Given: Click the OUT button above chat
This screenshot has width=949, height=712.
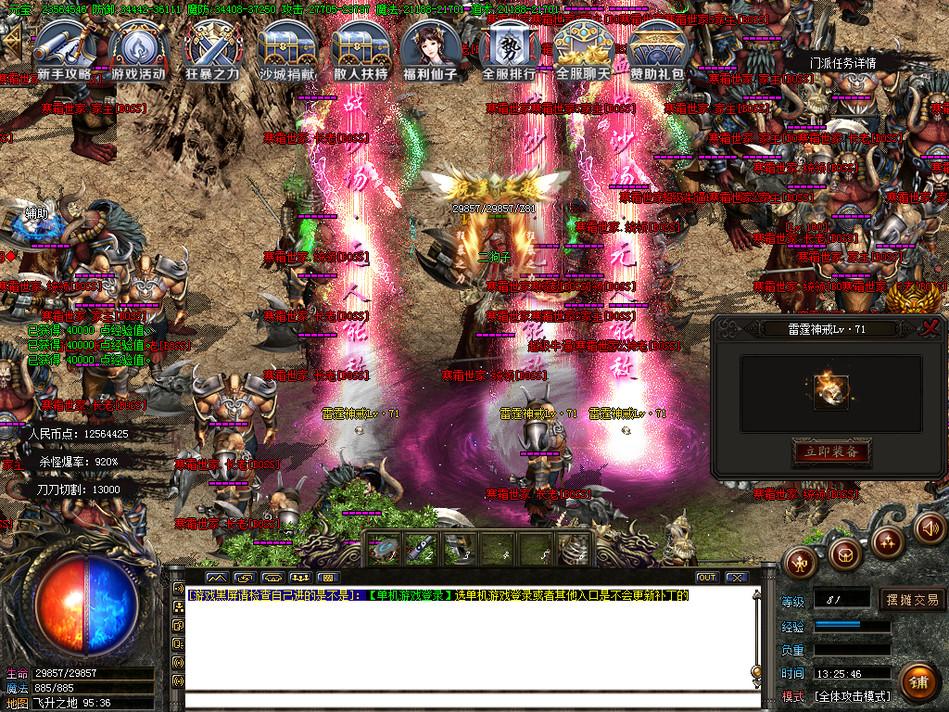Looking at the screenshot, I should tap(707, 577).
